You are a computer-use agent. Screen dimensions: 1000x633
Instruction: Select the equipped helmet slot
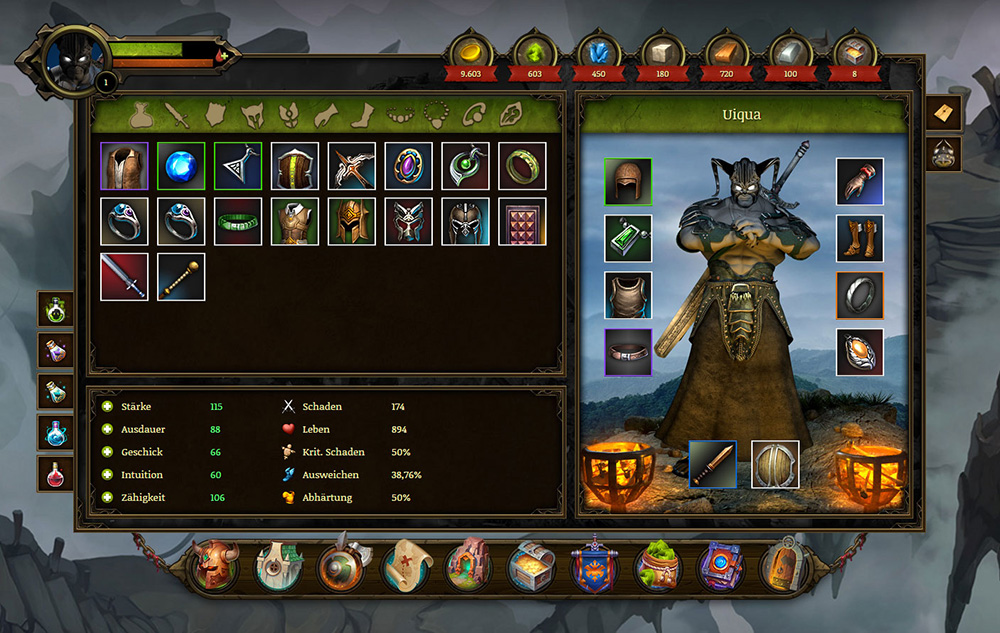[x=628, y=182]
